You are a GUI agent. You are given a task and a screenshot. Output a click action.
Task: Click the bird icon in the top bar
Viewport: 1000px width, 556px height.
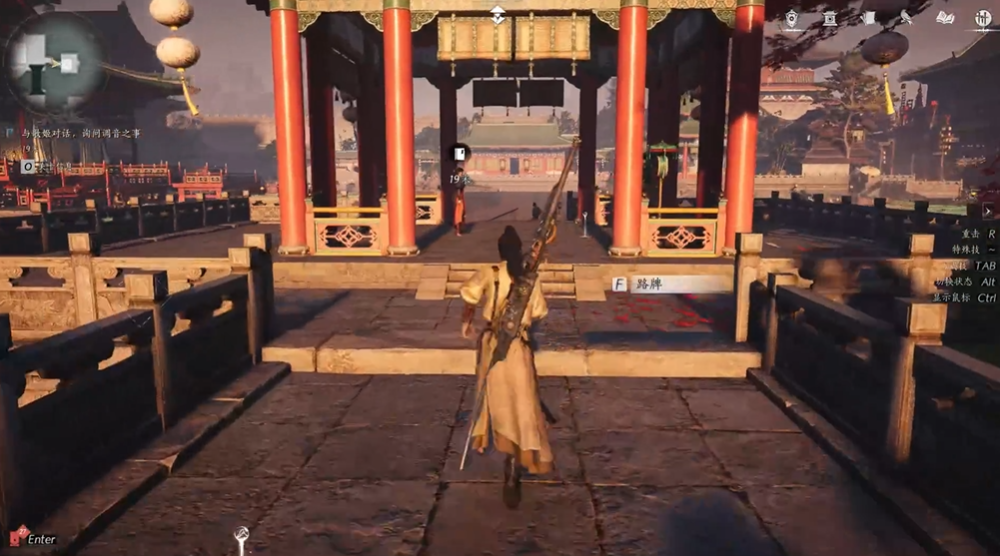(x=906, y=18)
